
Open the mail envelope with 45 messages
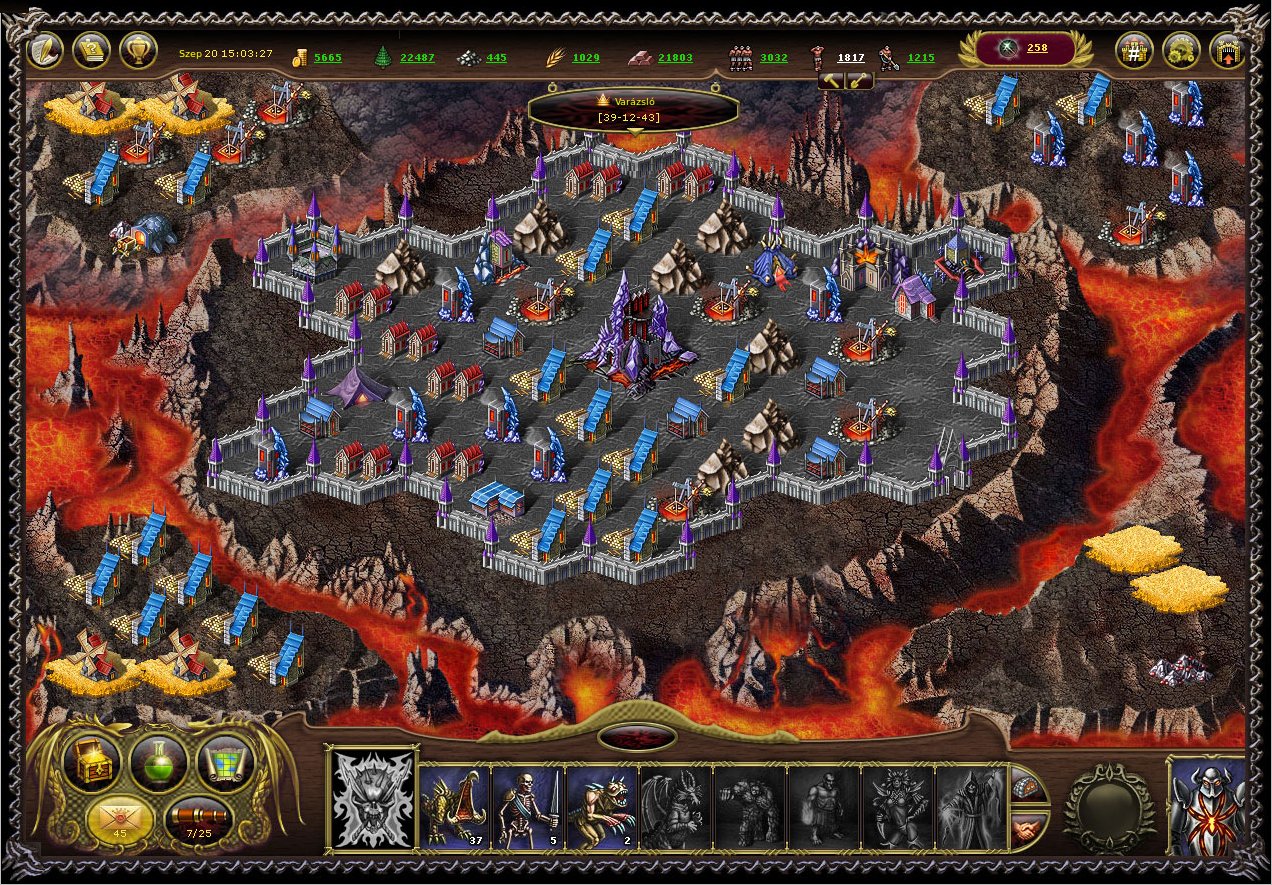(120, 819)
